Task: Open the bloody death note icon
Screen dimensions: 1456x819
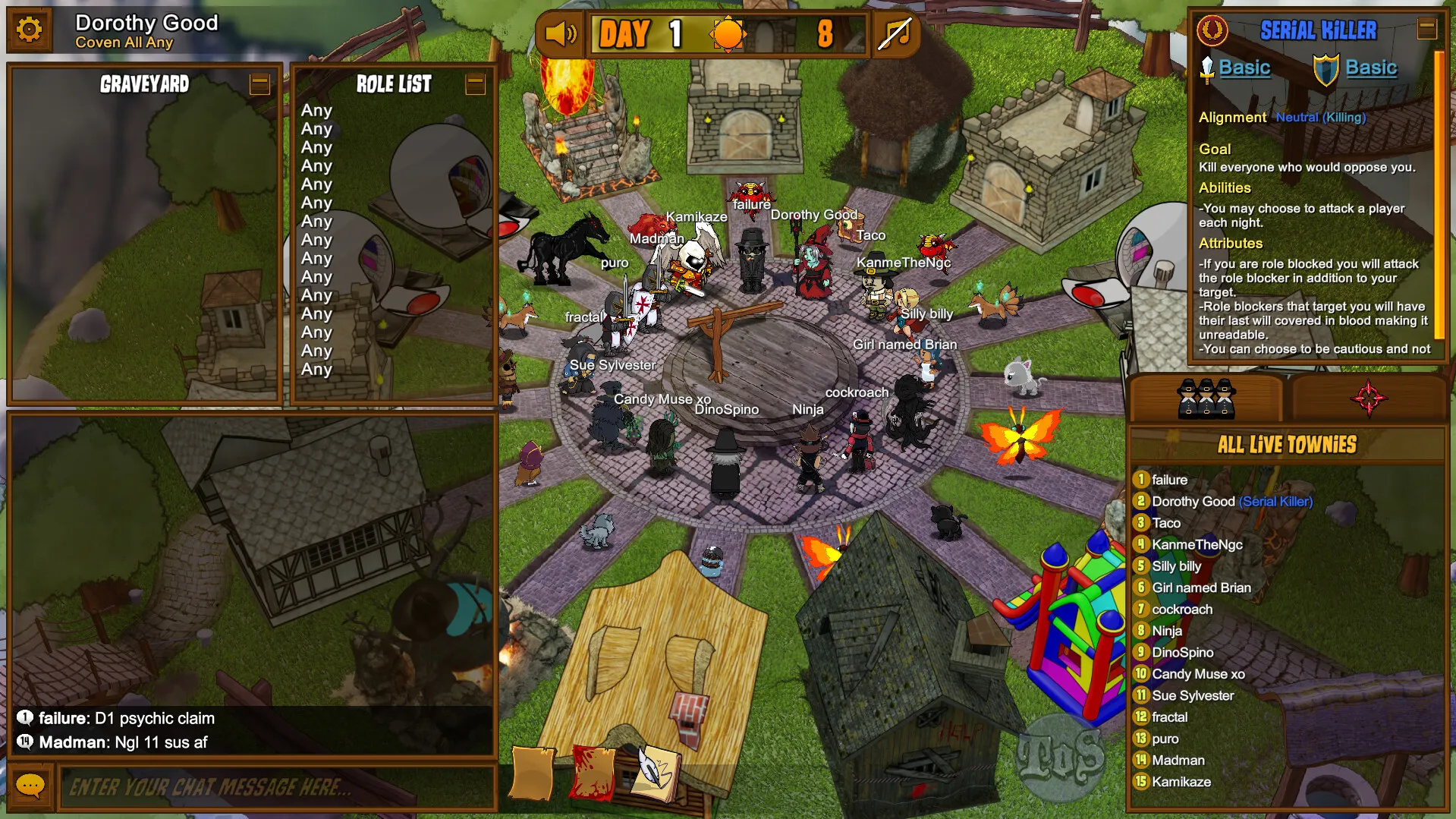Action: point(590,773)
